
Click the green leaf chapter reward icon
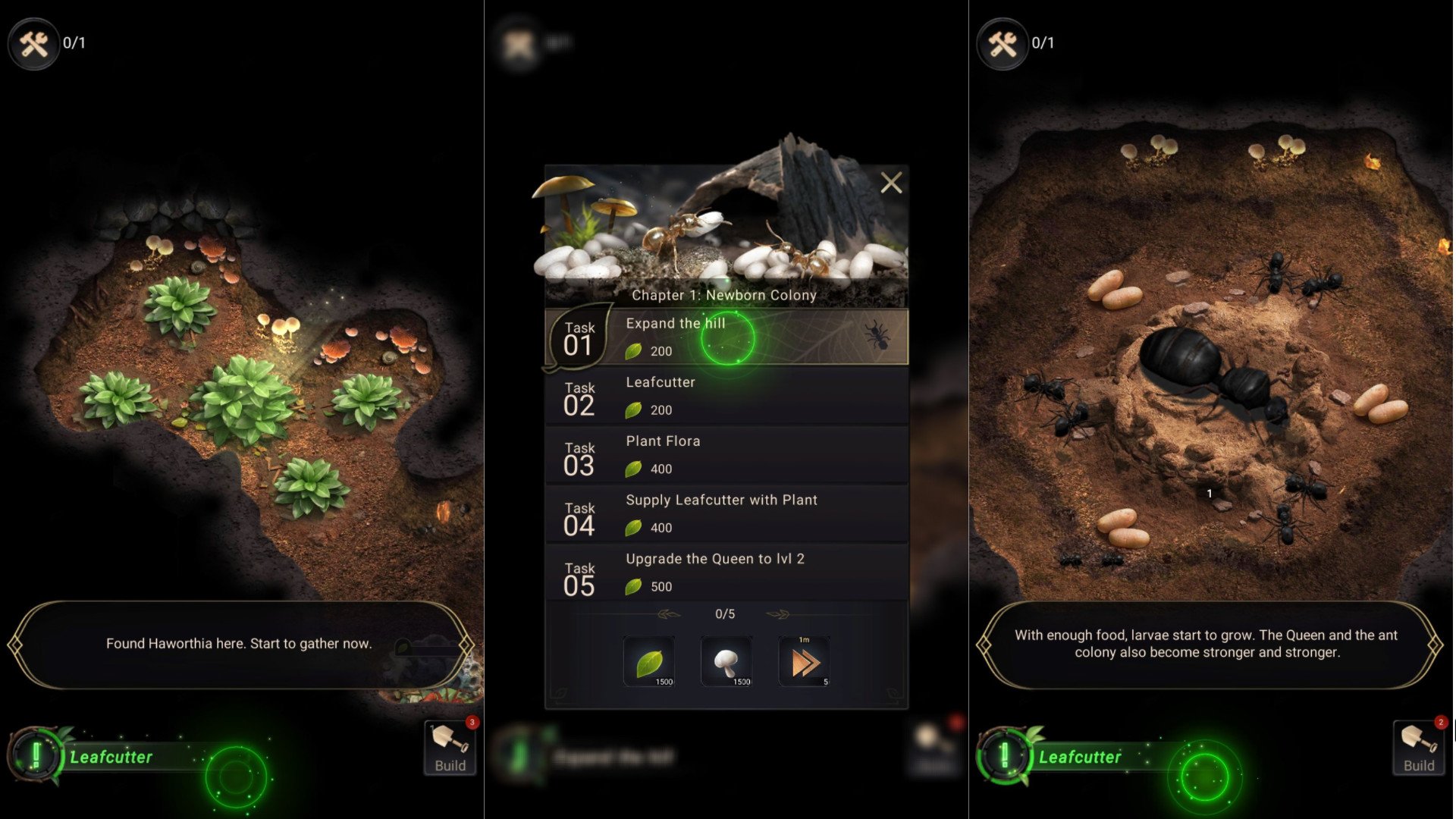(649, 662)
